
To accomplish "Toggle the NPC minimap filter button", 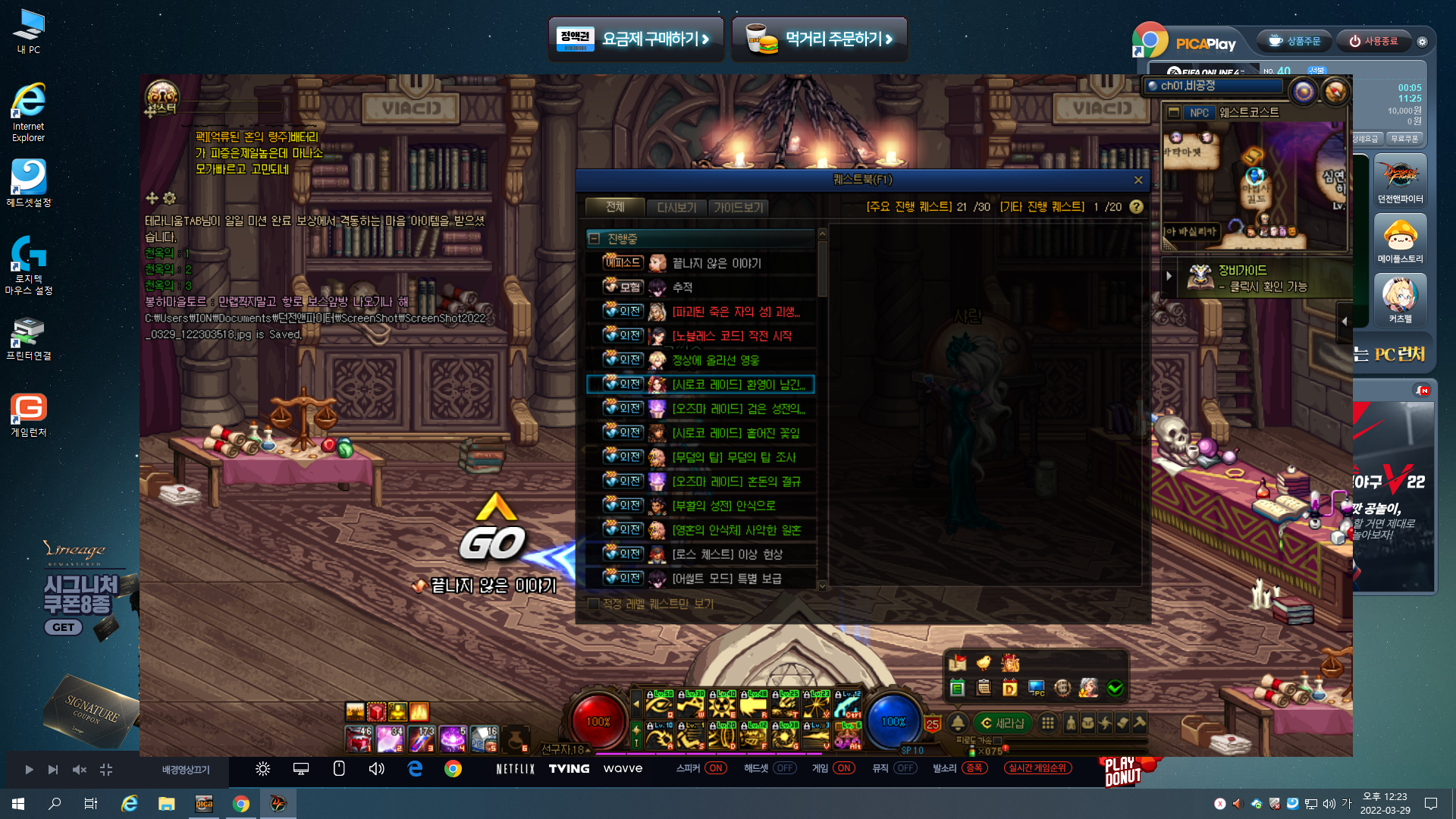I will coord(1199,113).
